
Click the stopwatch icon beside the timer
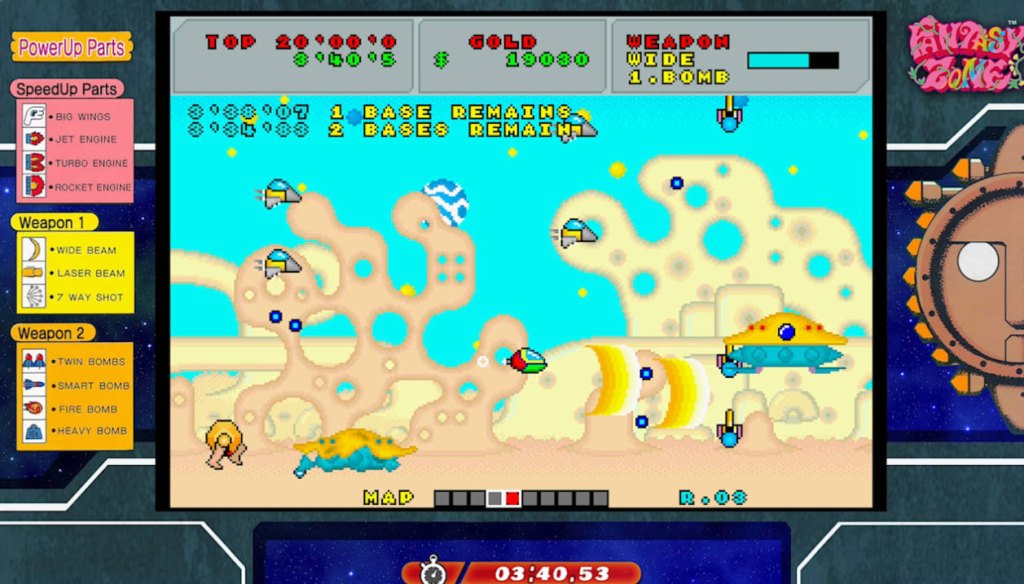(433, 572)
